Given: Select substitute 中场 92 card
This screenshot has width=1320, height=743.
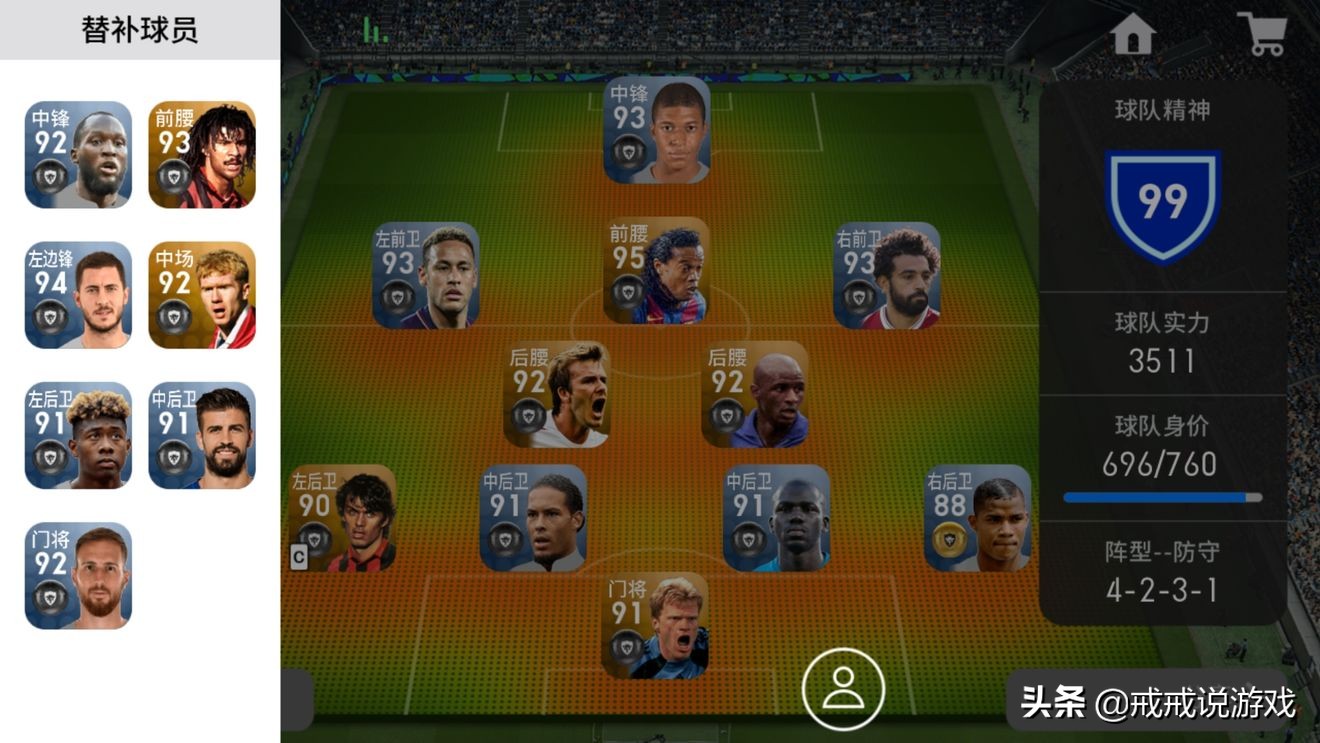Looking at the screenshot, I should pyautogui.click(x=202, y=295).
